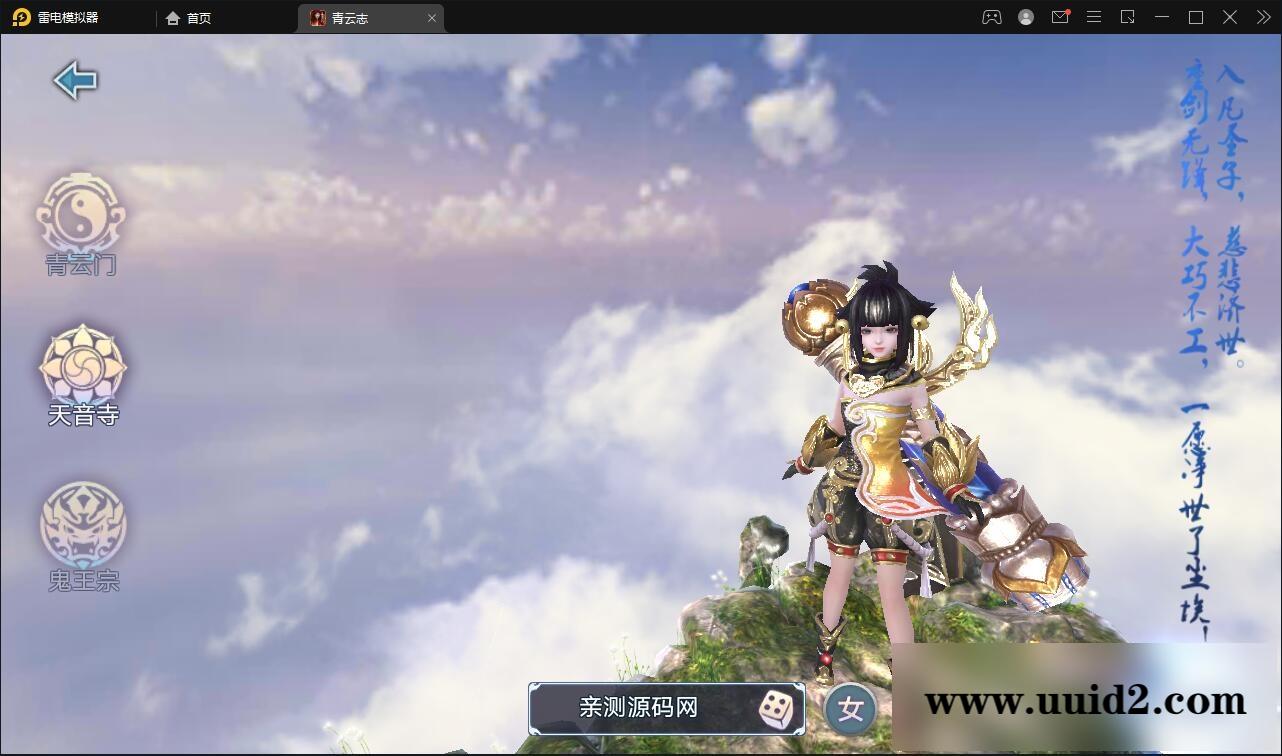Click the user account icon
The height and width of the screenshot is (756, 1282).
tap(1025, 17)
